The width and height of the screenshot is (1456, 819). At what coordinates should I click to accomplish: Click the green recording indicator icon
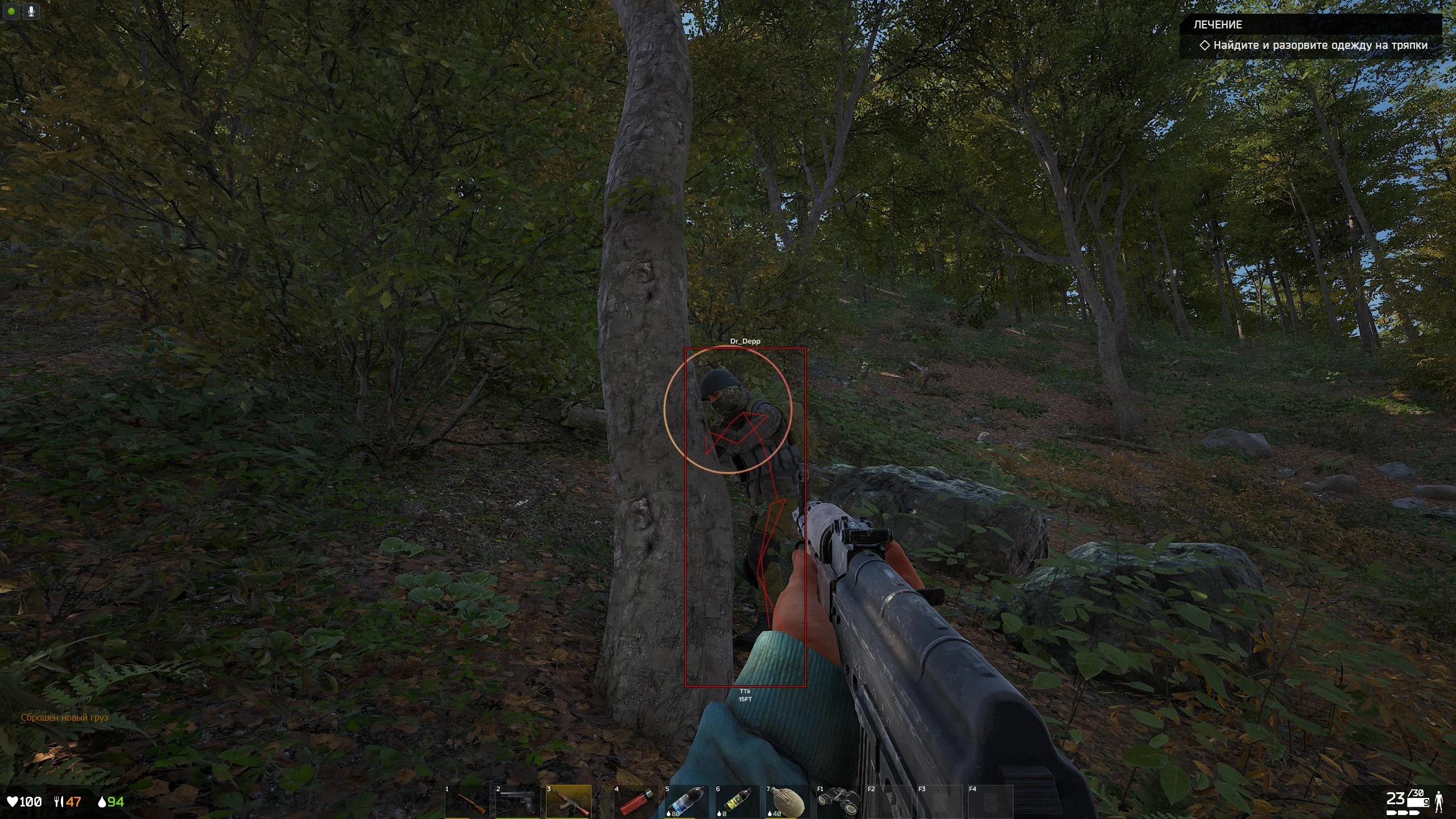pos(11,11)
